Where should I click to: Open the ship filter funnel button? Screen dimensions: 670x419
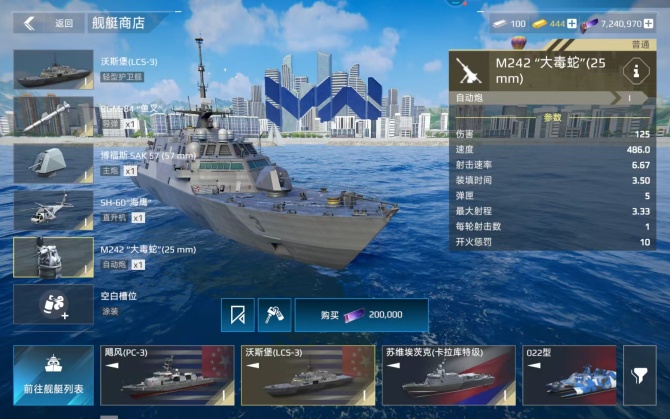(x=639, y=375)
